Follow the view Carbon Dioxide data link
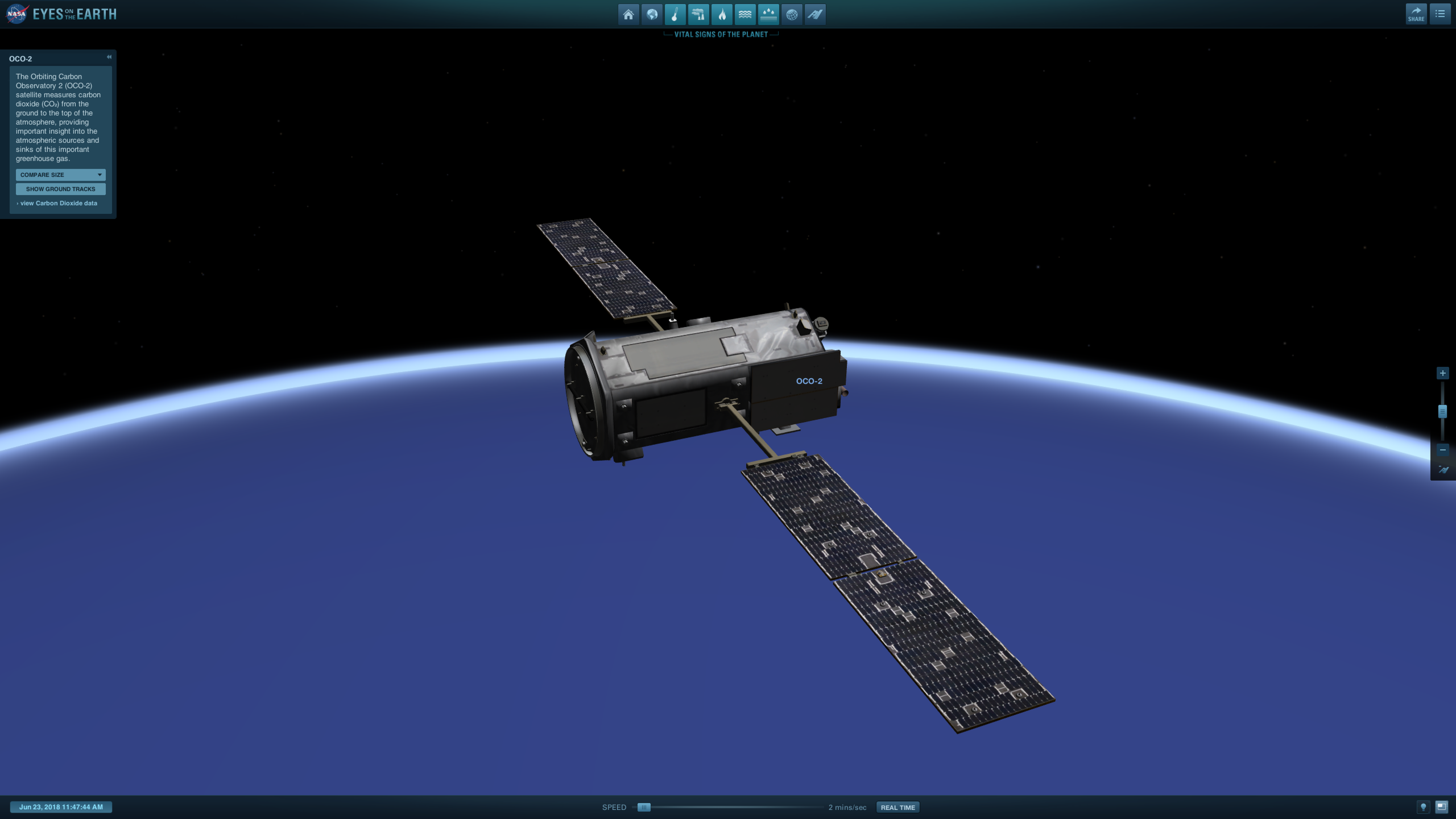 tap(58, 204)
